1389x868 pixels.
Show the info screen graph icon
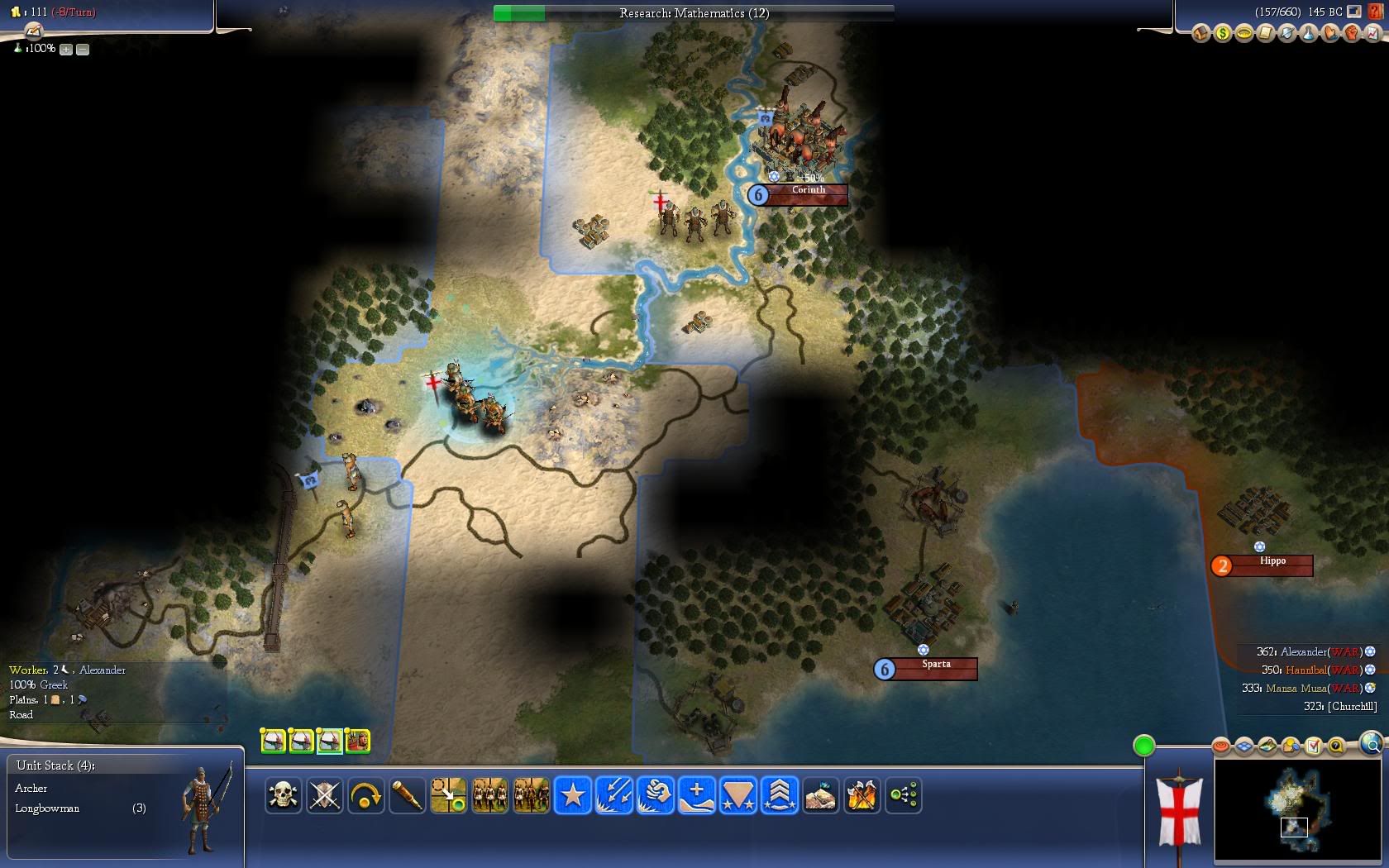pos(1372,34)
